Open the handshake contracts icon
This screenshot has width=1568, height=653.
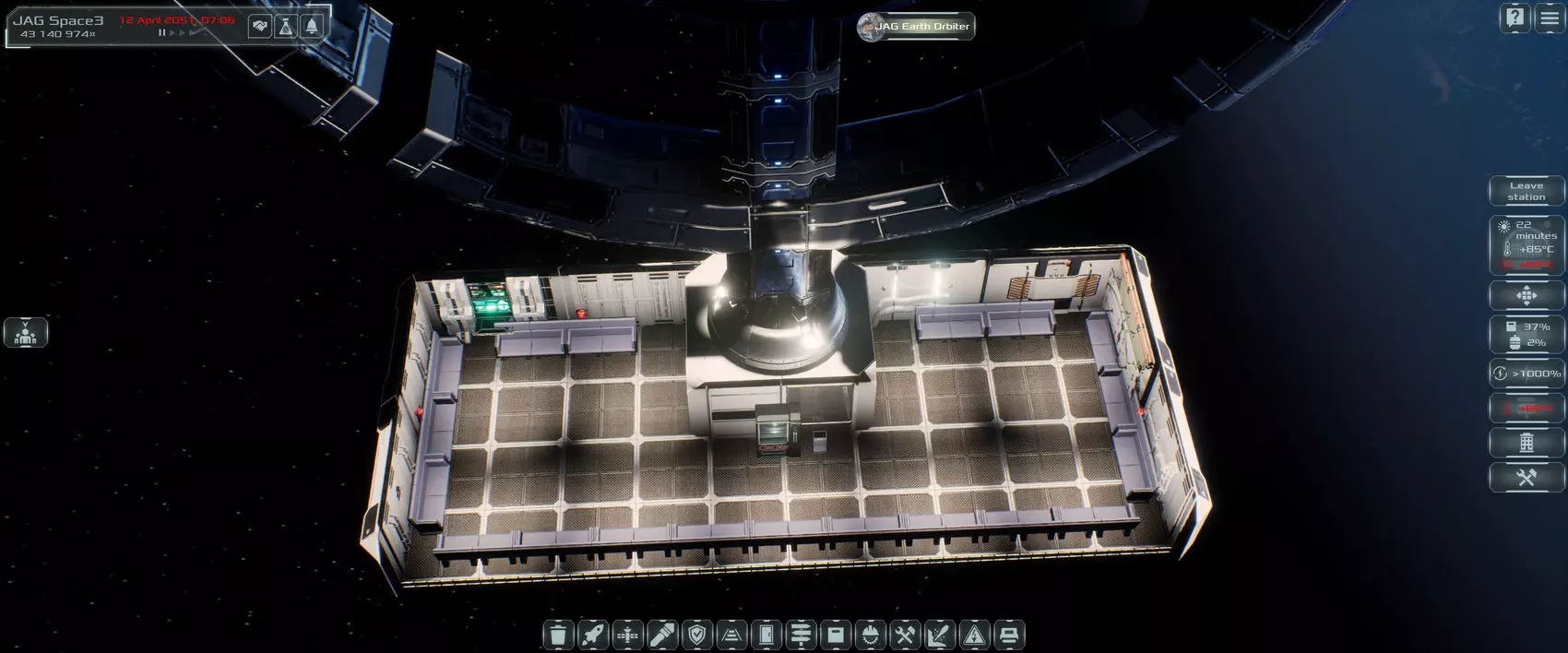[260, 27]
